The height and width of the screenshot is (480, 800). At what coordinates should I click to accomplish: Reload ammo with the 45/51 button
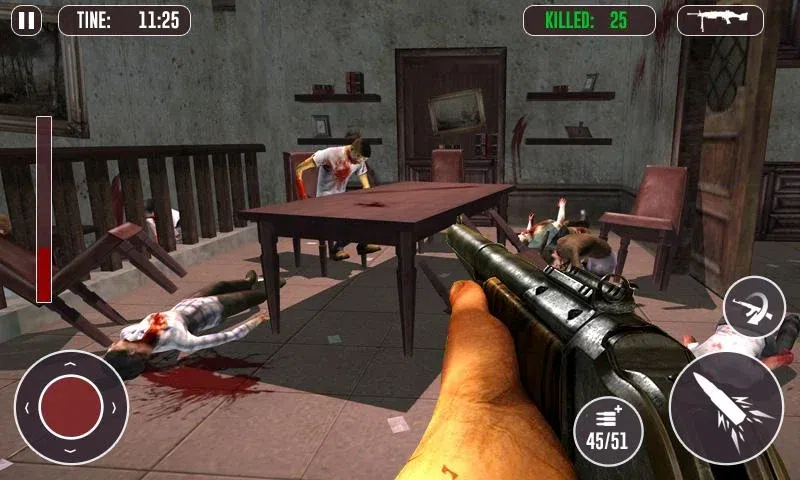[x=608, y=430]
